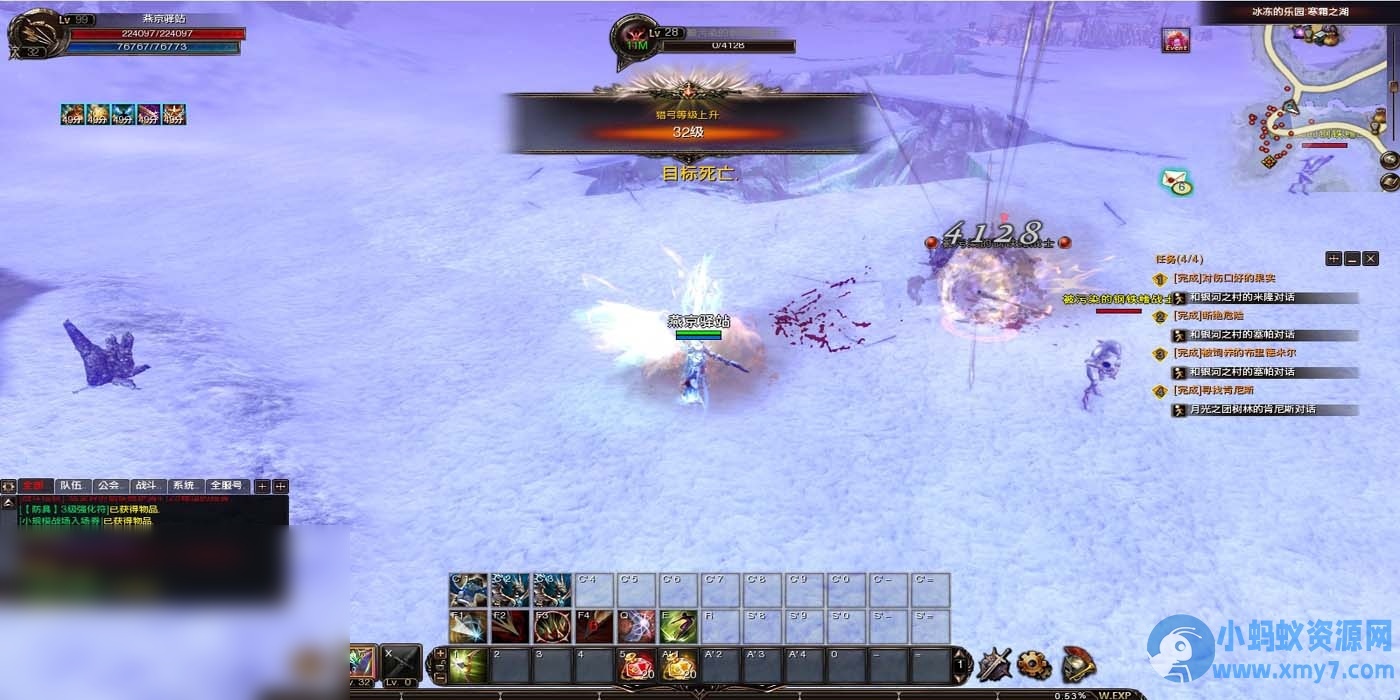Open the helmet character menu icon
Viewport: 1400px width, 700px height.
[1078, 663]
